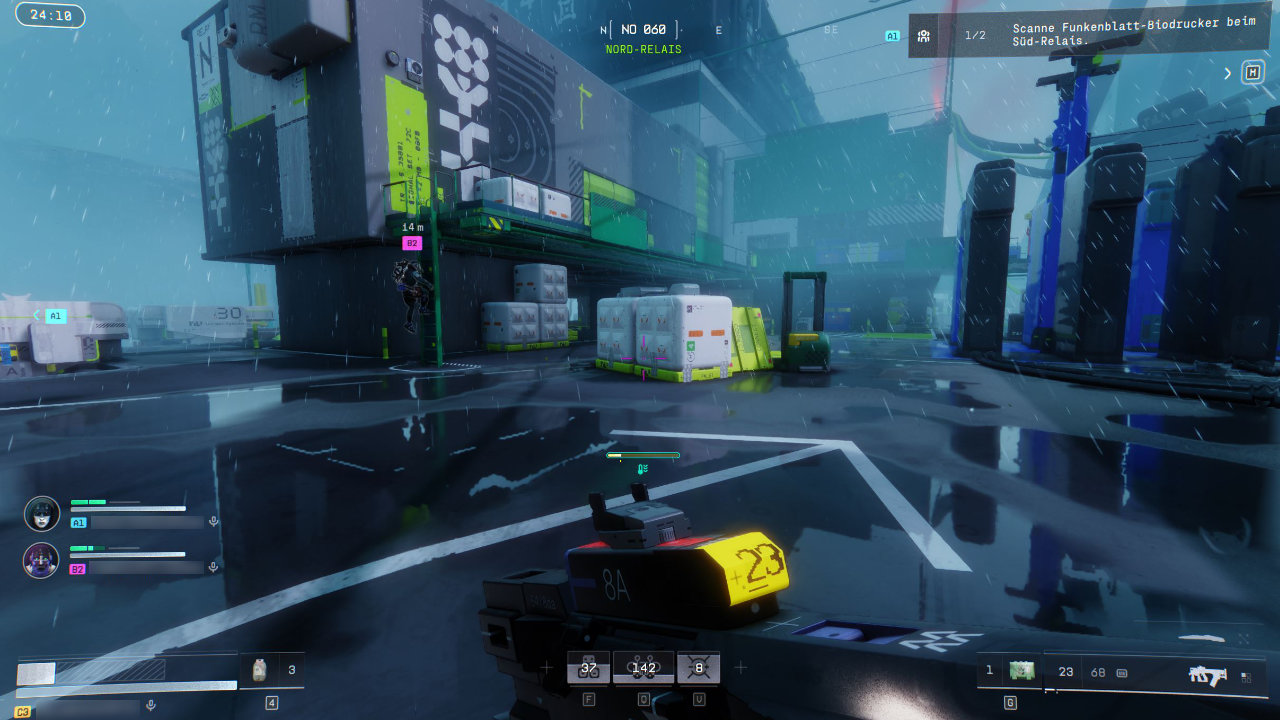
Task: Toggle your own C3 microphone icon
Action: [151, 705]
